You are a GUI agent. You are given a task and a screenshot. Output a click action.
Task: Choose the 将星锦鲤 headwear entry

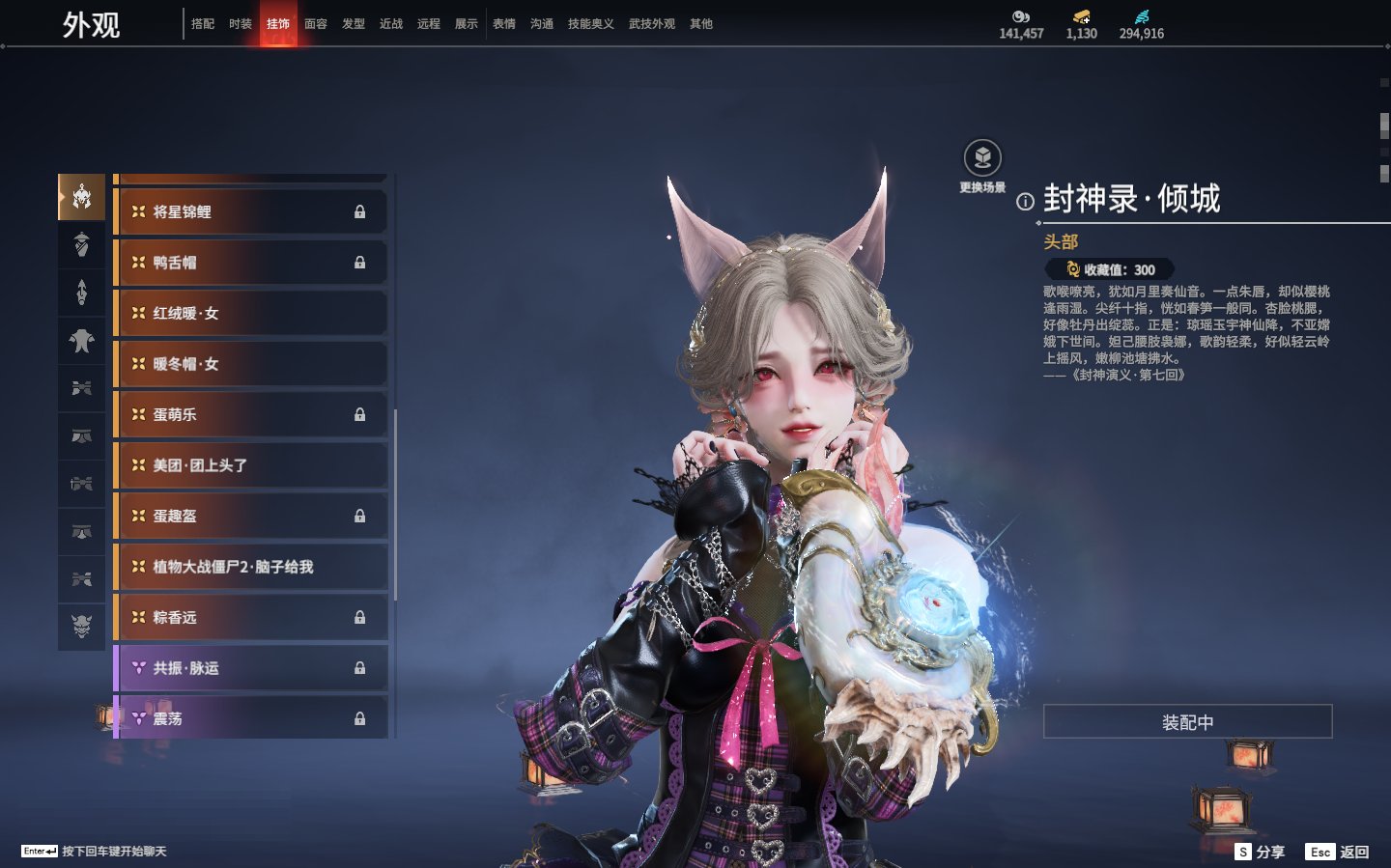251,211
